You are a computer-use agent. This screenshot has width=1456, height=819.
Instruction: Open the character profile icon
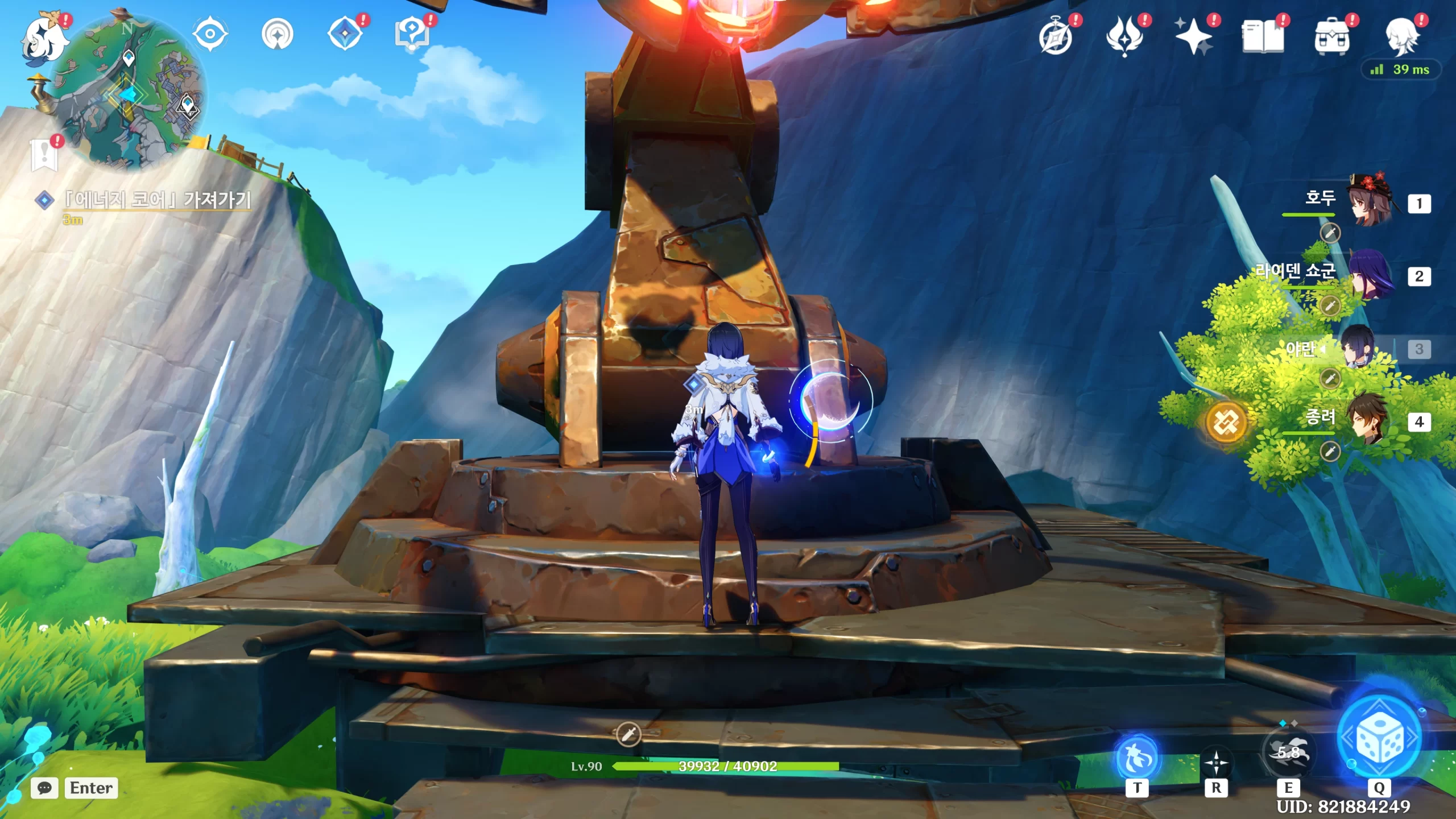click(1401, 38)
